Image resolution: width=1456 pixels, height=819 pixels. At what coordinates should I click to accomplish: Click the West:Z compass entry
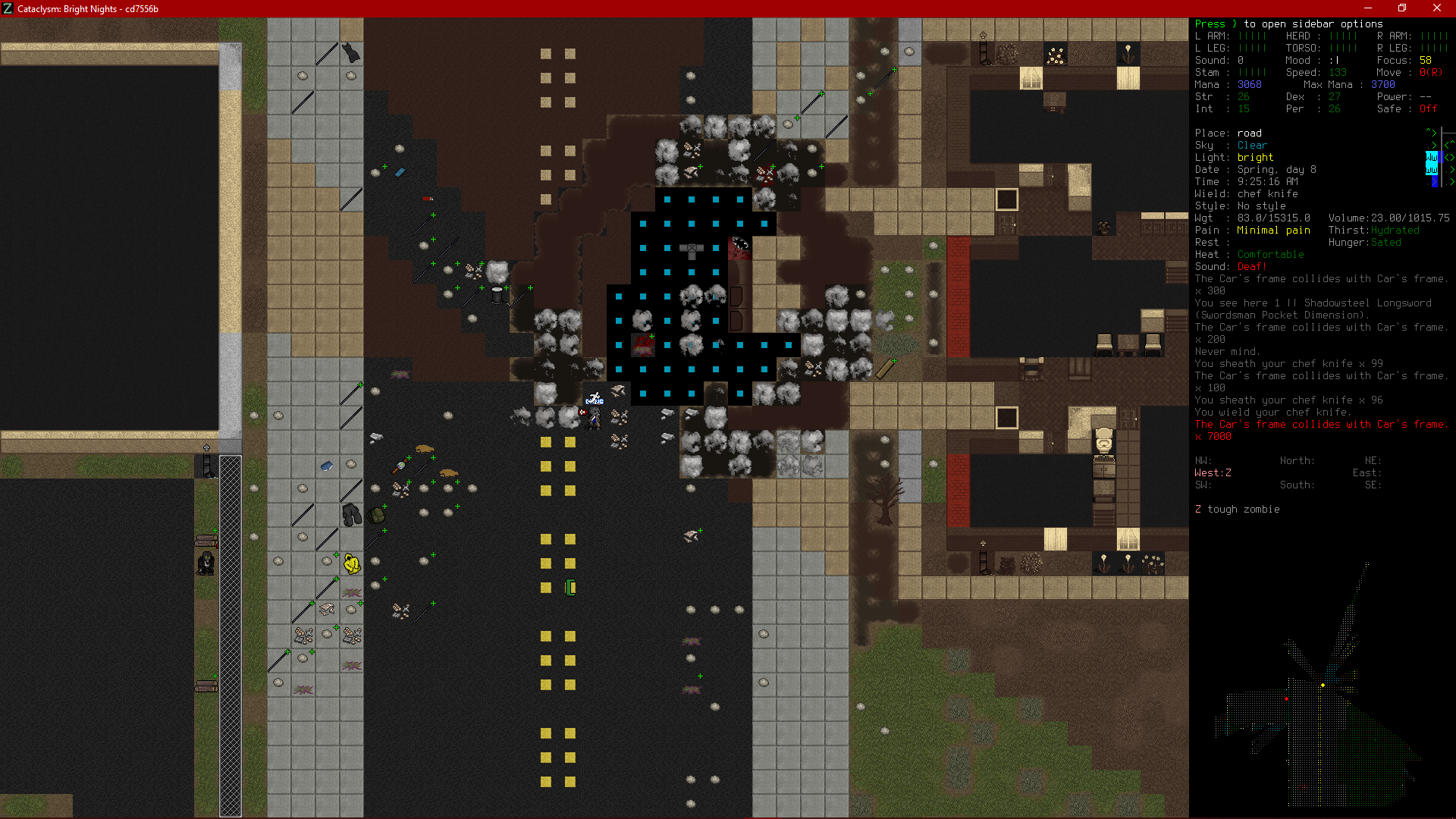tap(1213, 472)
